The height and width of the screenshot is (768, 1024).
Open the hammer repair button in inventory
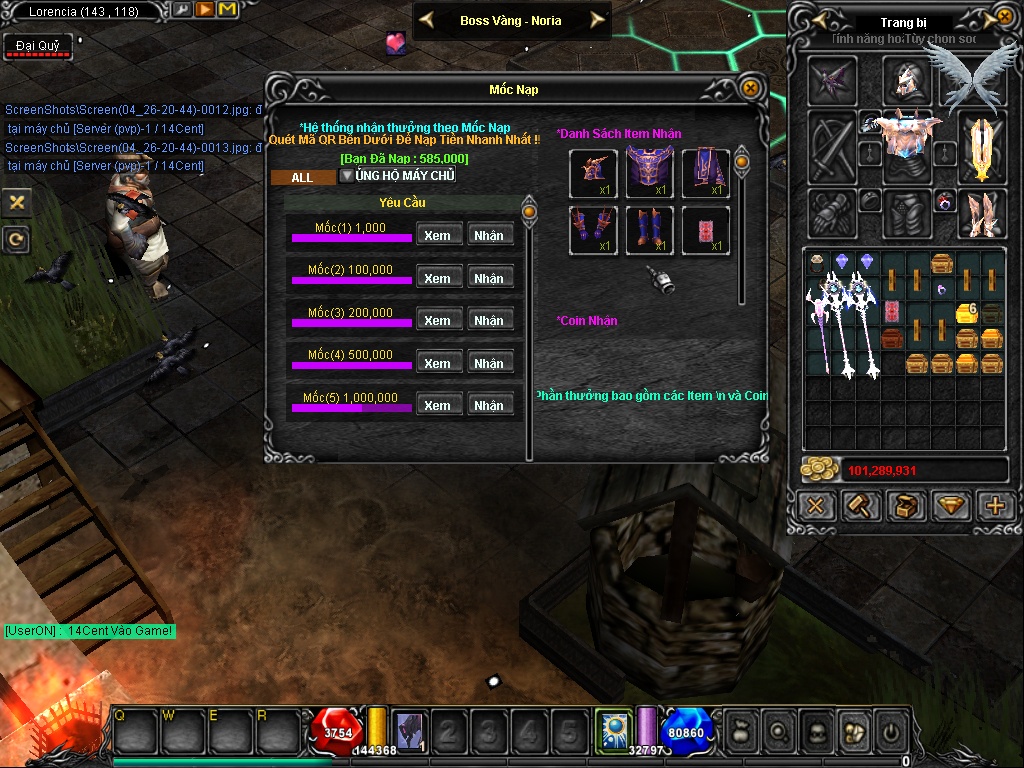click(x=860, y=506)
